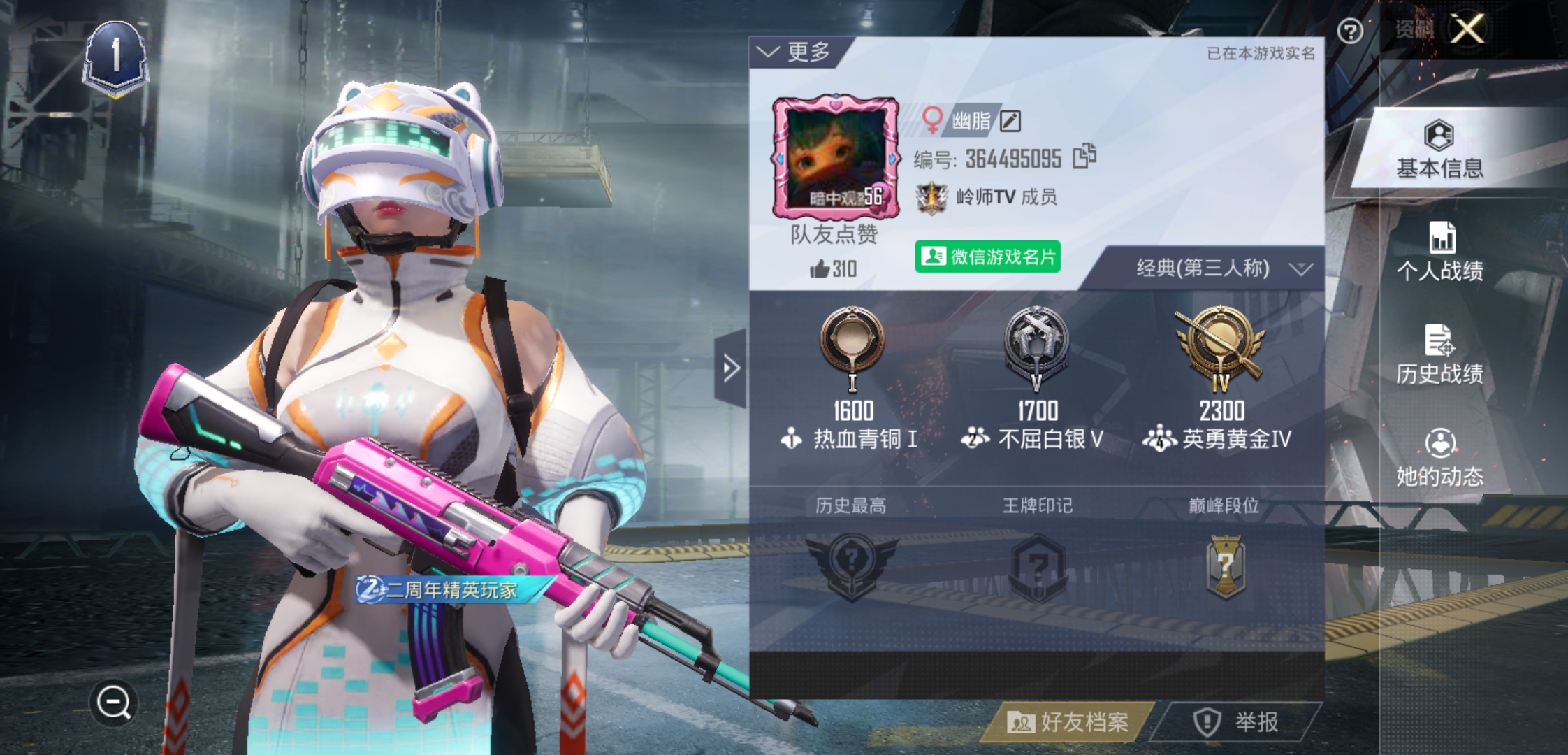Expand the 更多 dropdown
Viewport: 1568px width, 755px height.
click(x=797, y=52)
